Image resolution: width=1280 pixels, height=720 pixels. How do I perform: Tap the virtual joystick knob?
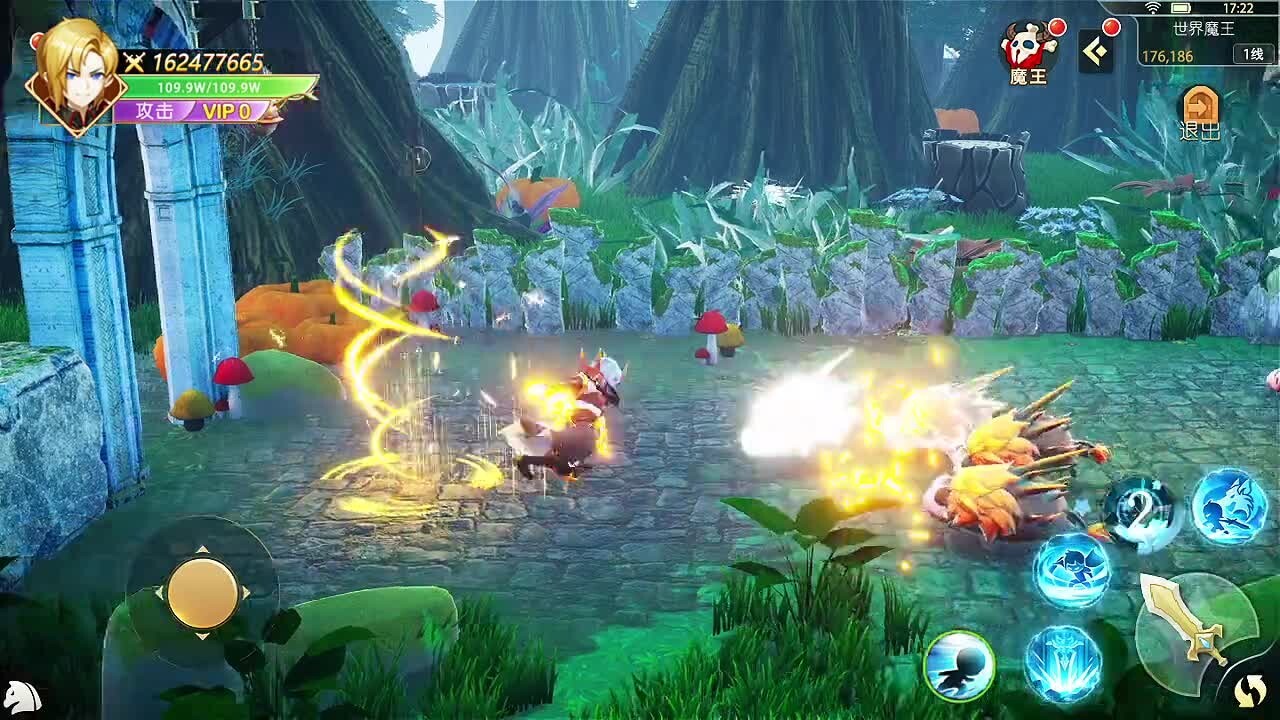tap(202, 592)
